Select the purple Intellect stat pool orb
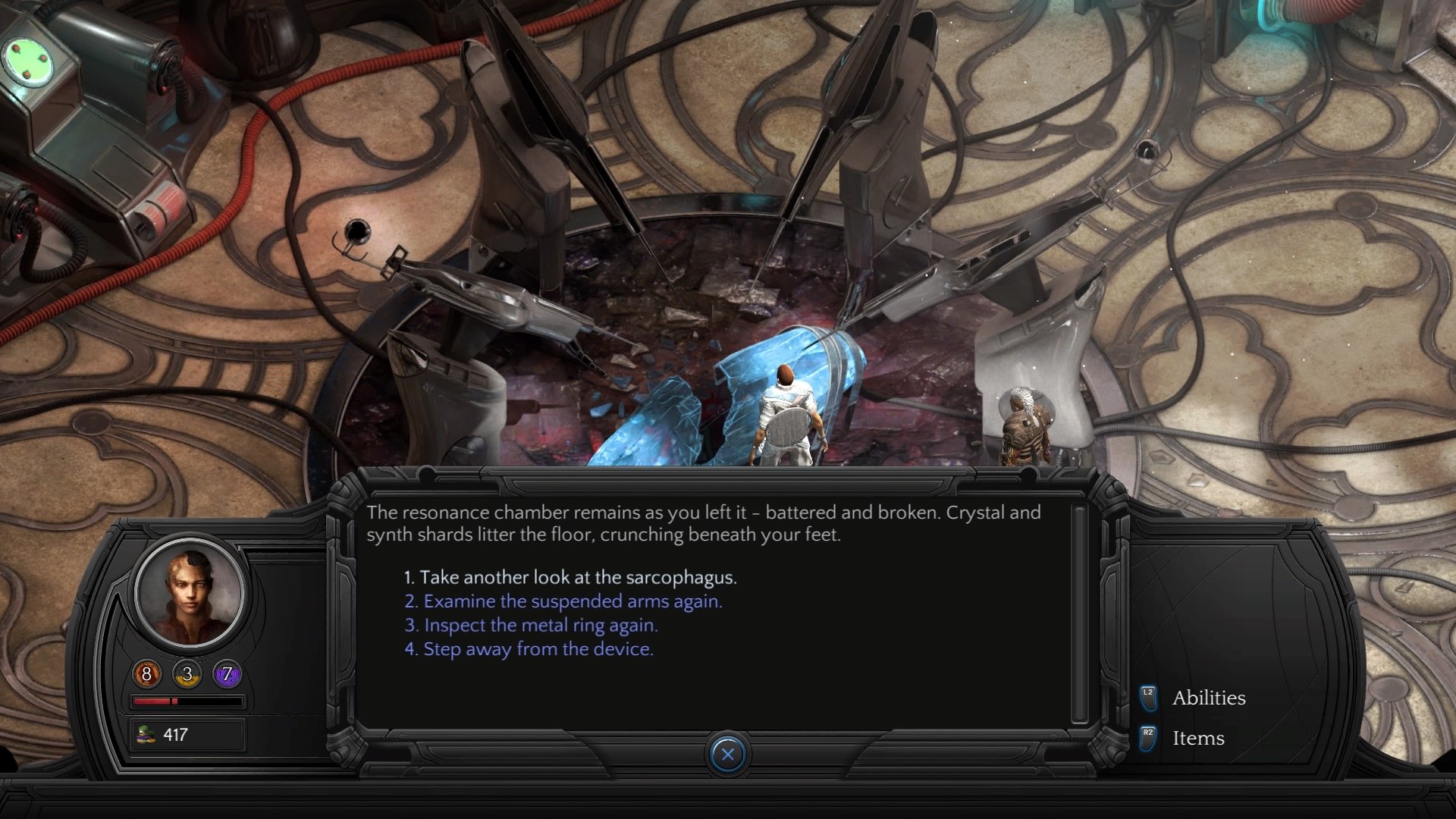Screen dimensions: 1456x819 227,674
